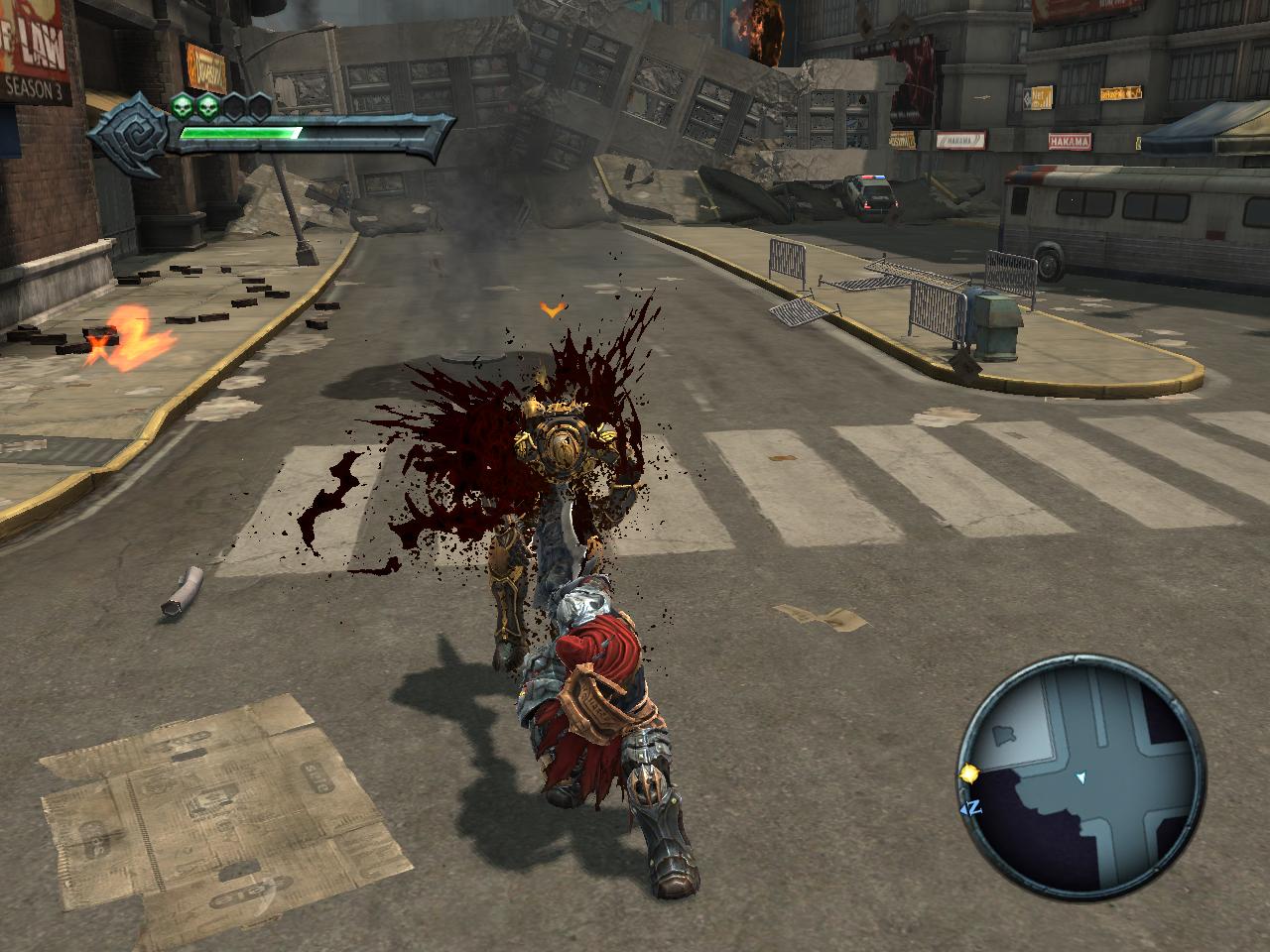Click the north compass indicator on the minimap

[971, 806]
